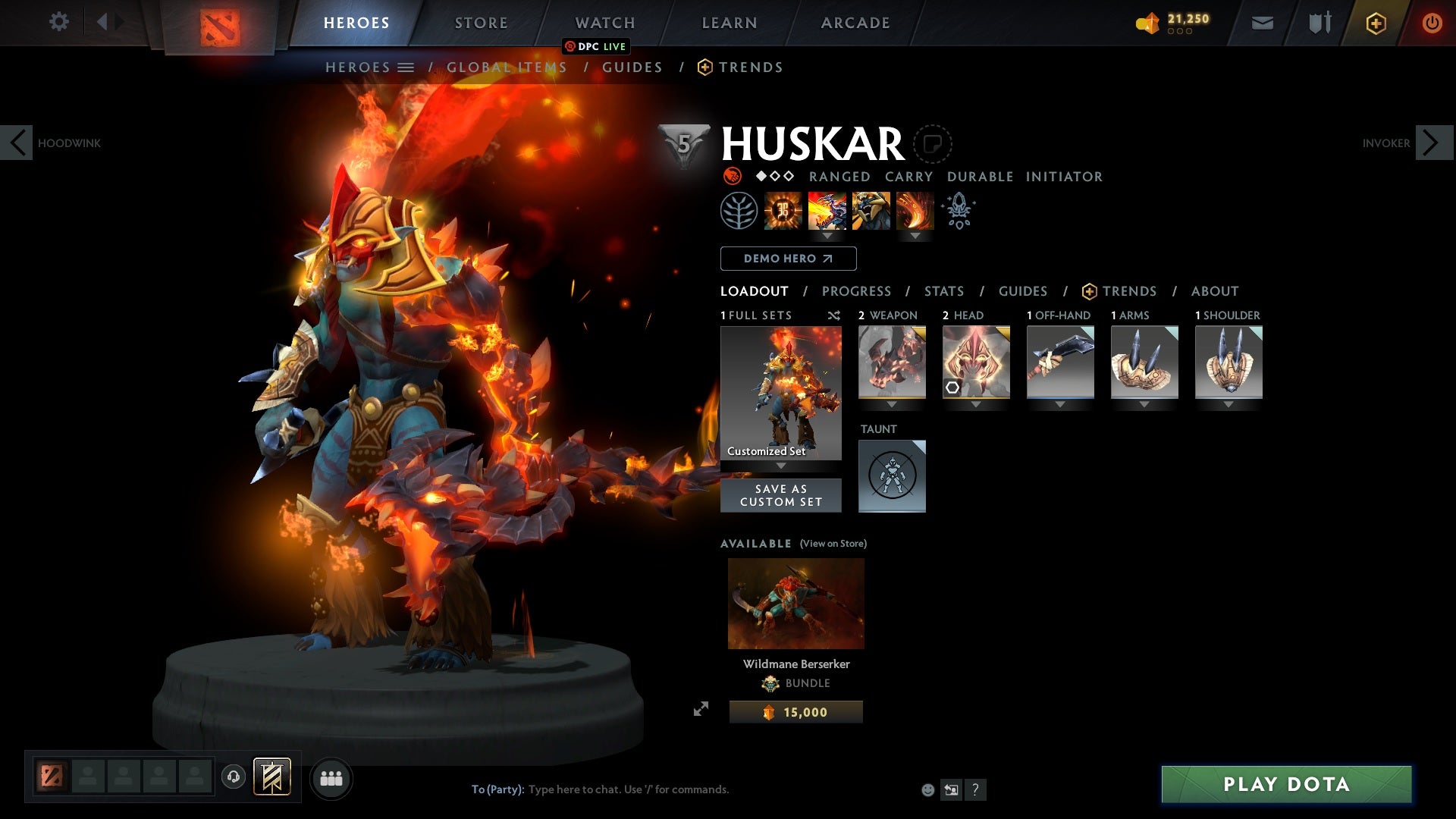Open the emoticon picker in chat bar
Screen dimensions: 1456x819
(928, 789)
